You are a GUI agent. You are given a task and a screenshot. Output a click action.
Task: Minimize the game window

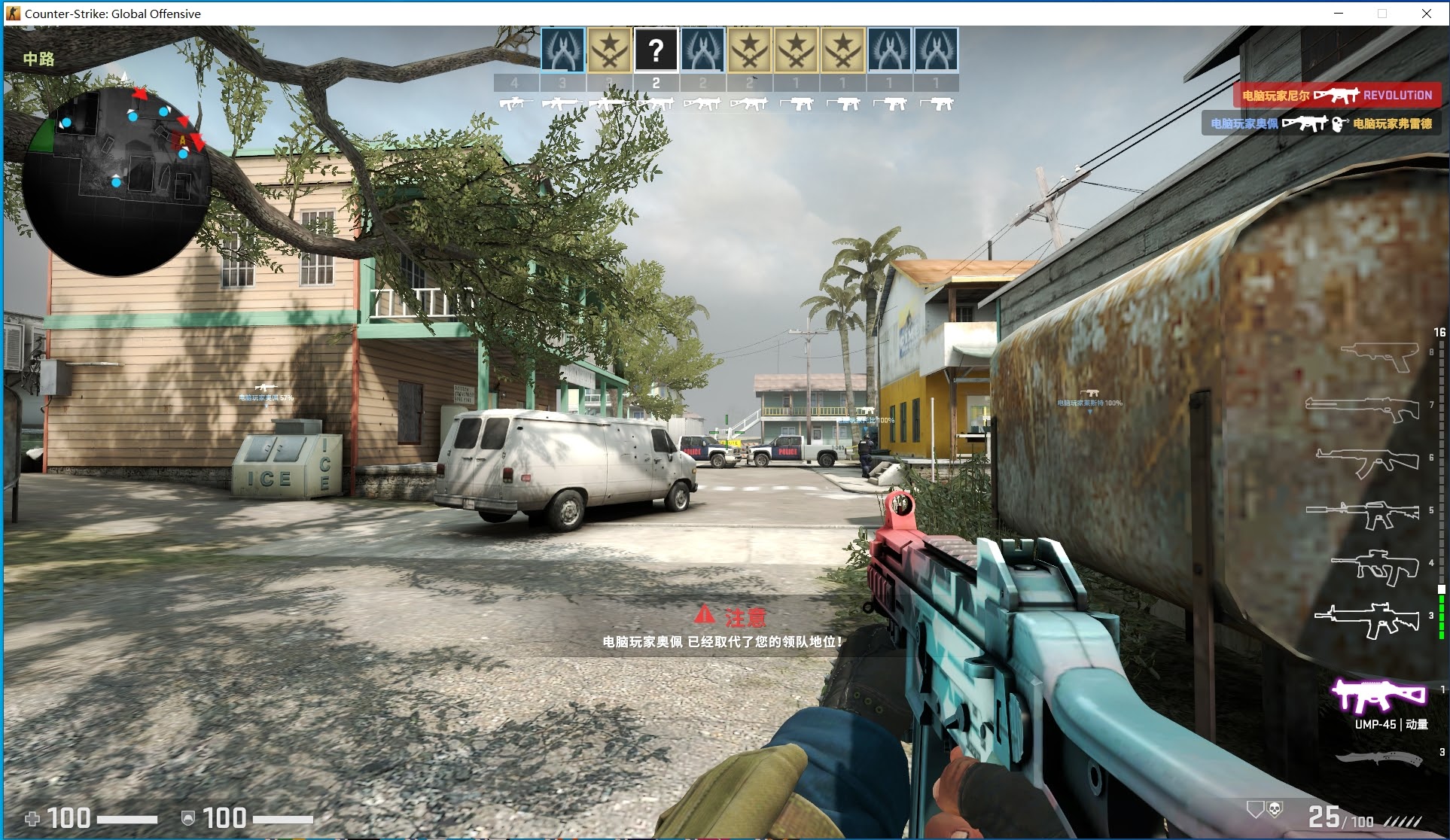[1339, 14]
